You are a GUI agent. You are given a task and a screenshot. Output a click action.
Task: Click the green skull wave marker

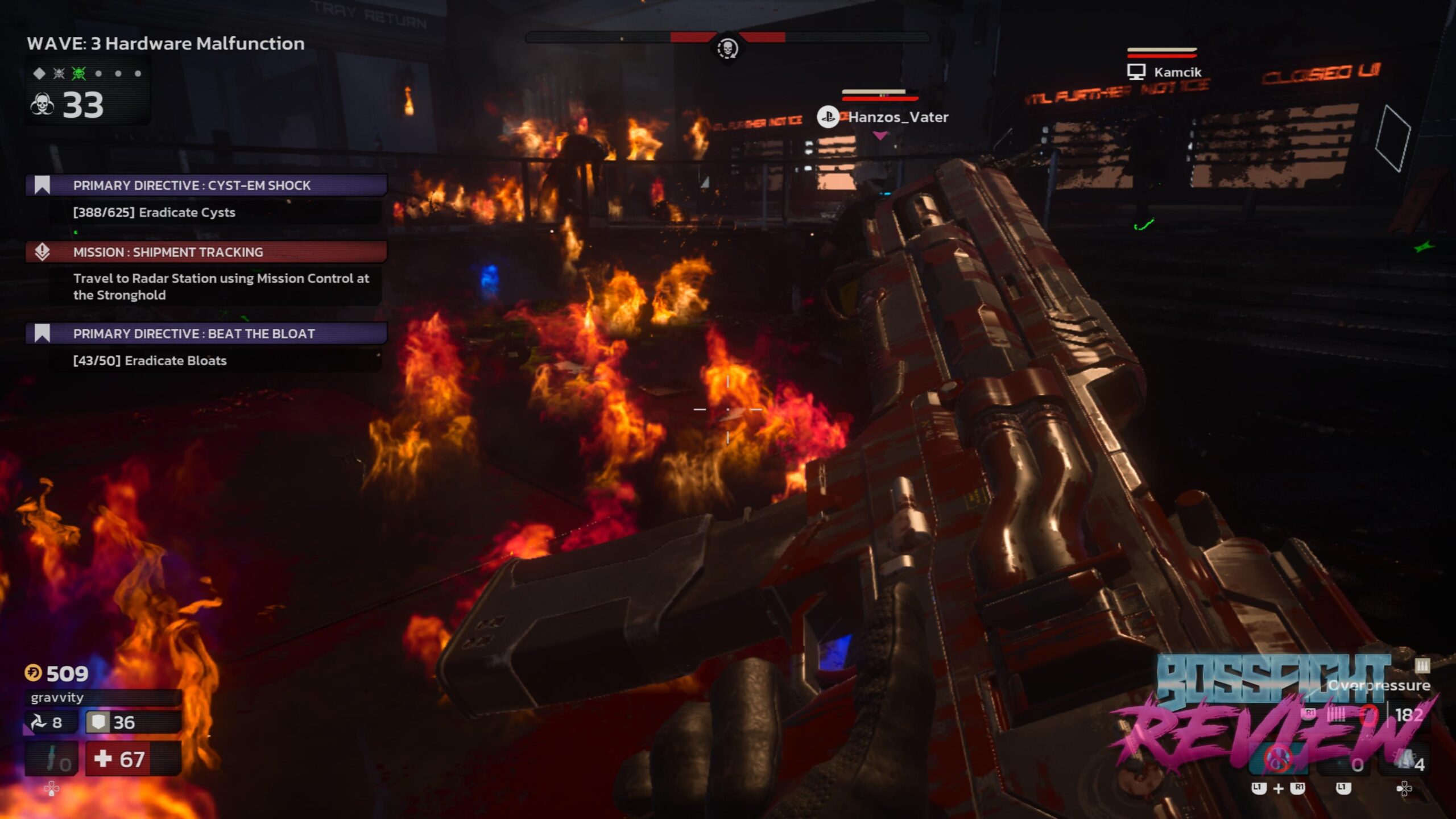78,73
